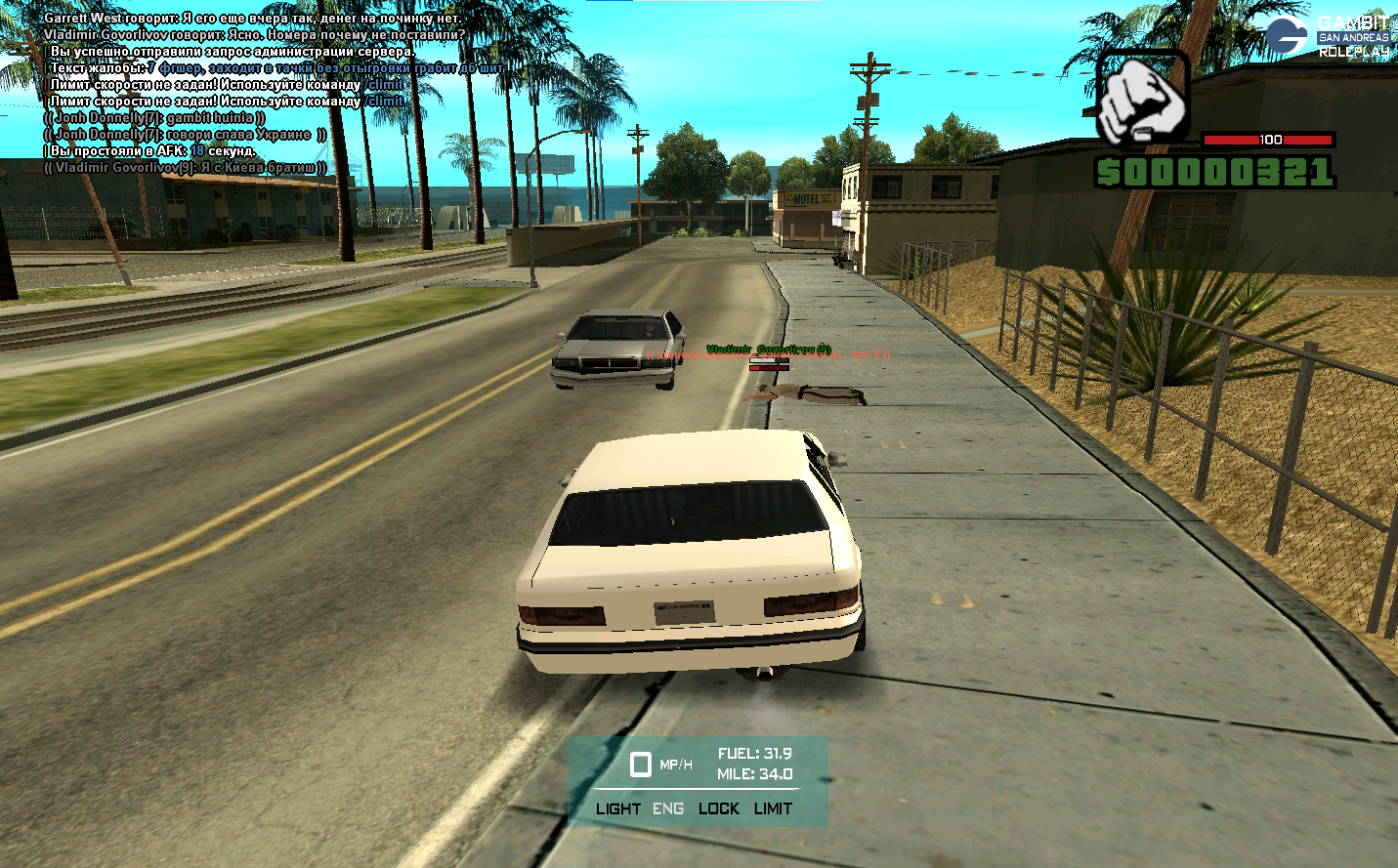
Task: Click the fist weapon icon
Action: click(x=1141, y=97)
